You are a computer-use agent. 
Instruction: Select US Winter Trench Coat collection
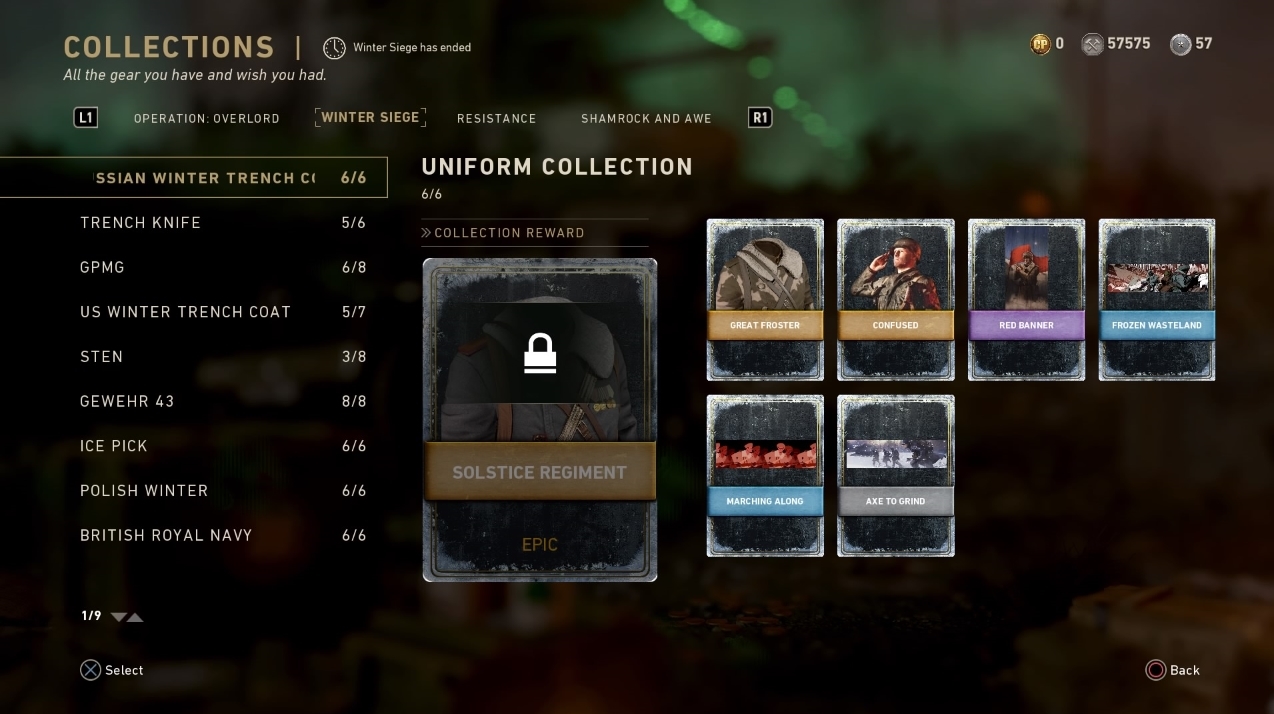[x=222, y=312]
